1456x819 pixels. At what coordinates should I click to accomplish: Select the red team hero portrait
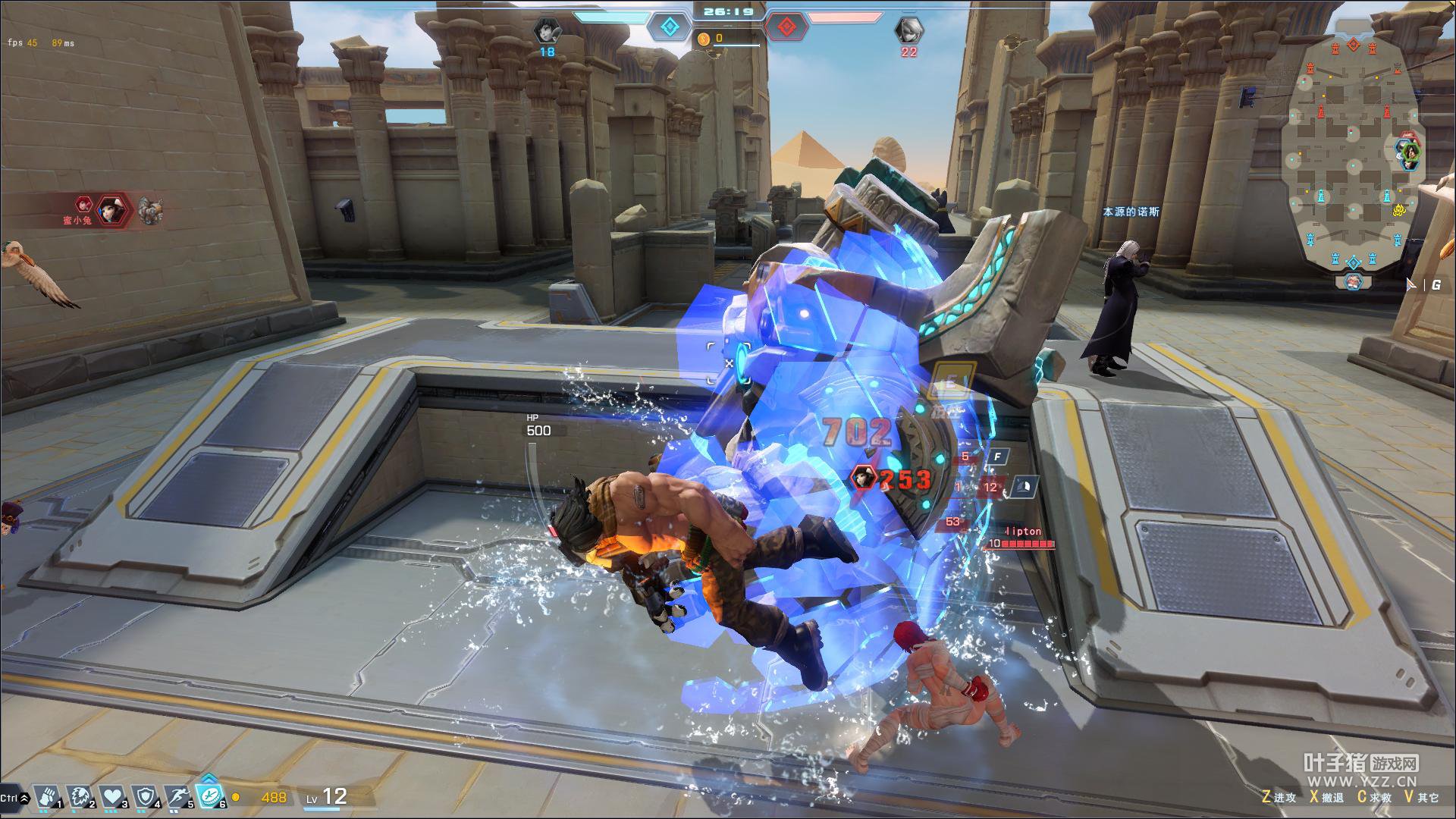click(x=908, y=30)
